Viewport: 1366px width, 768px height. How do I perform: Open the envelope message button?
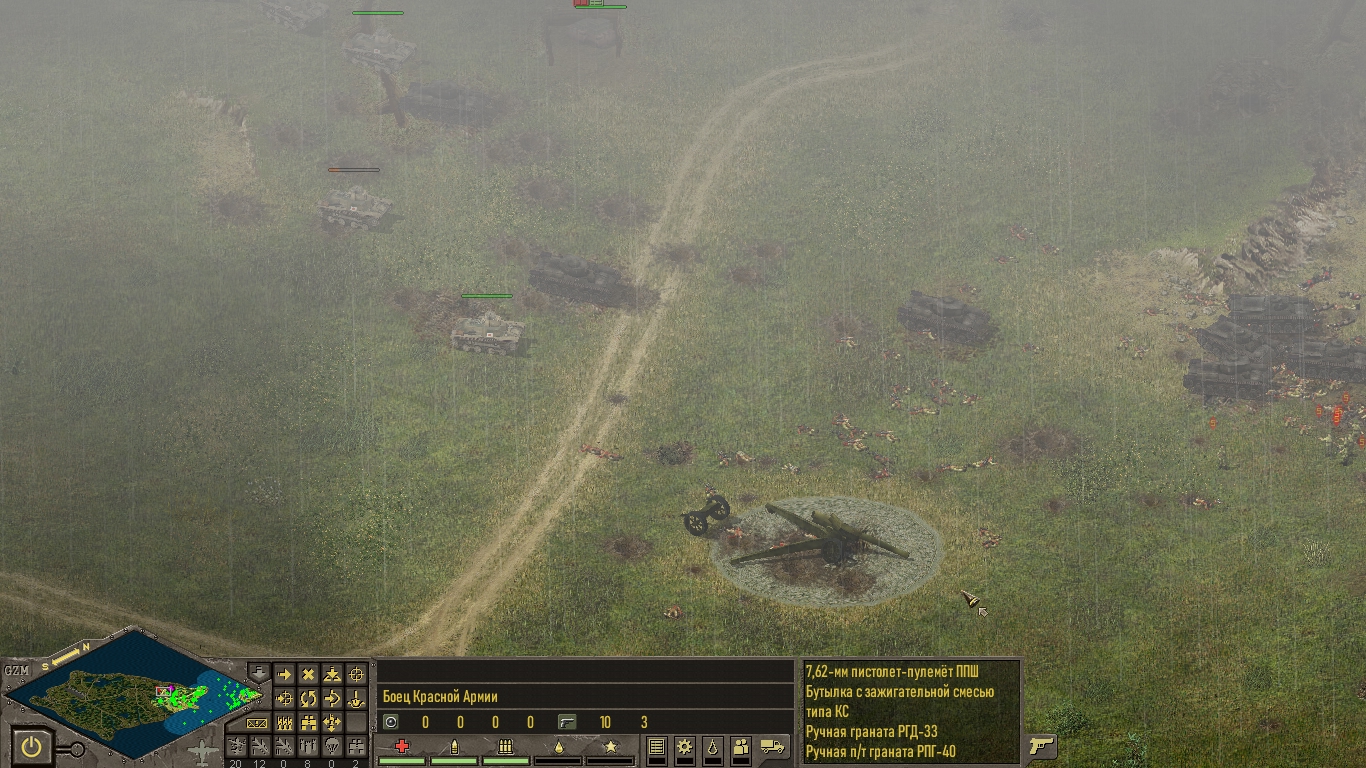coord(258,723)
